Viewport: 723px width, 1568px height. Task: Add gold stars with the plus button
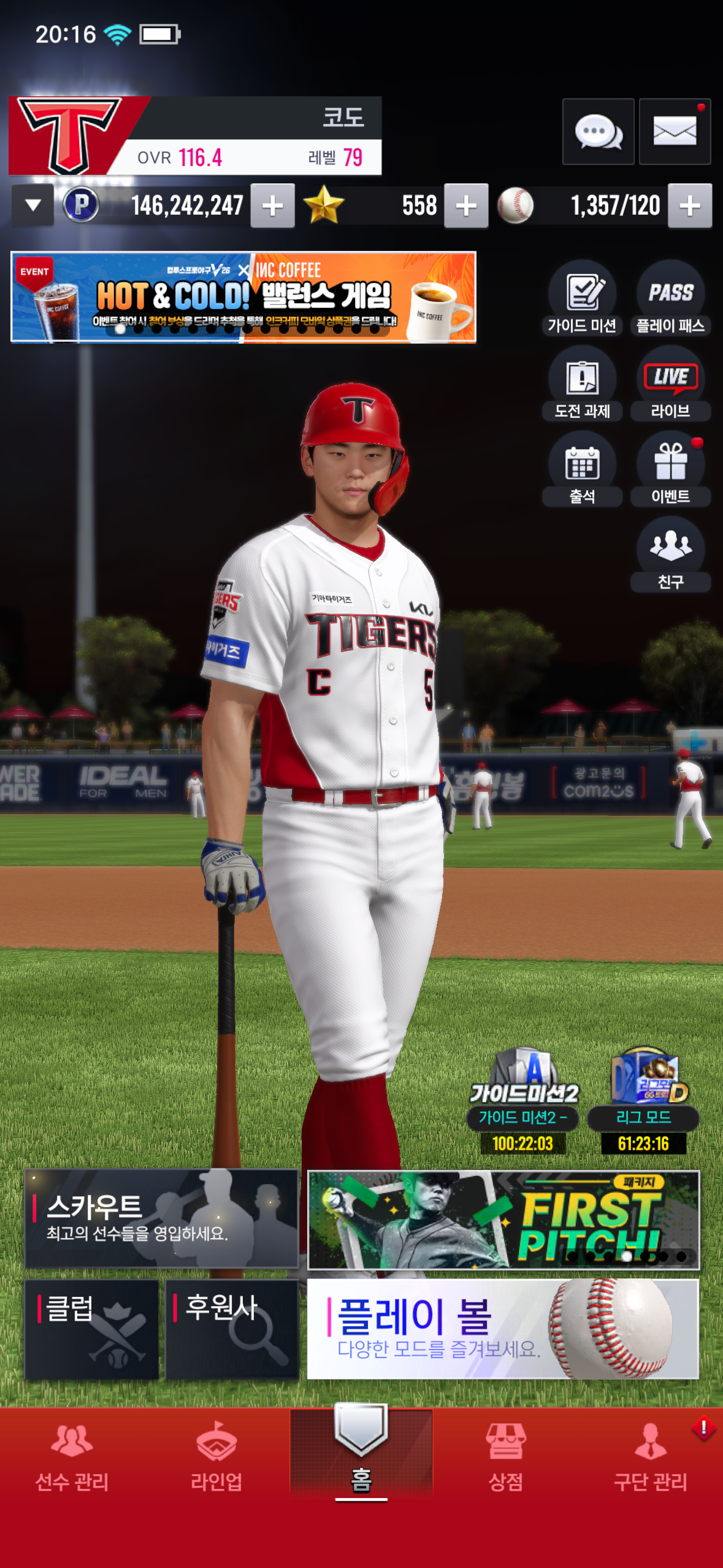[x=466, y=206]
